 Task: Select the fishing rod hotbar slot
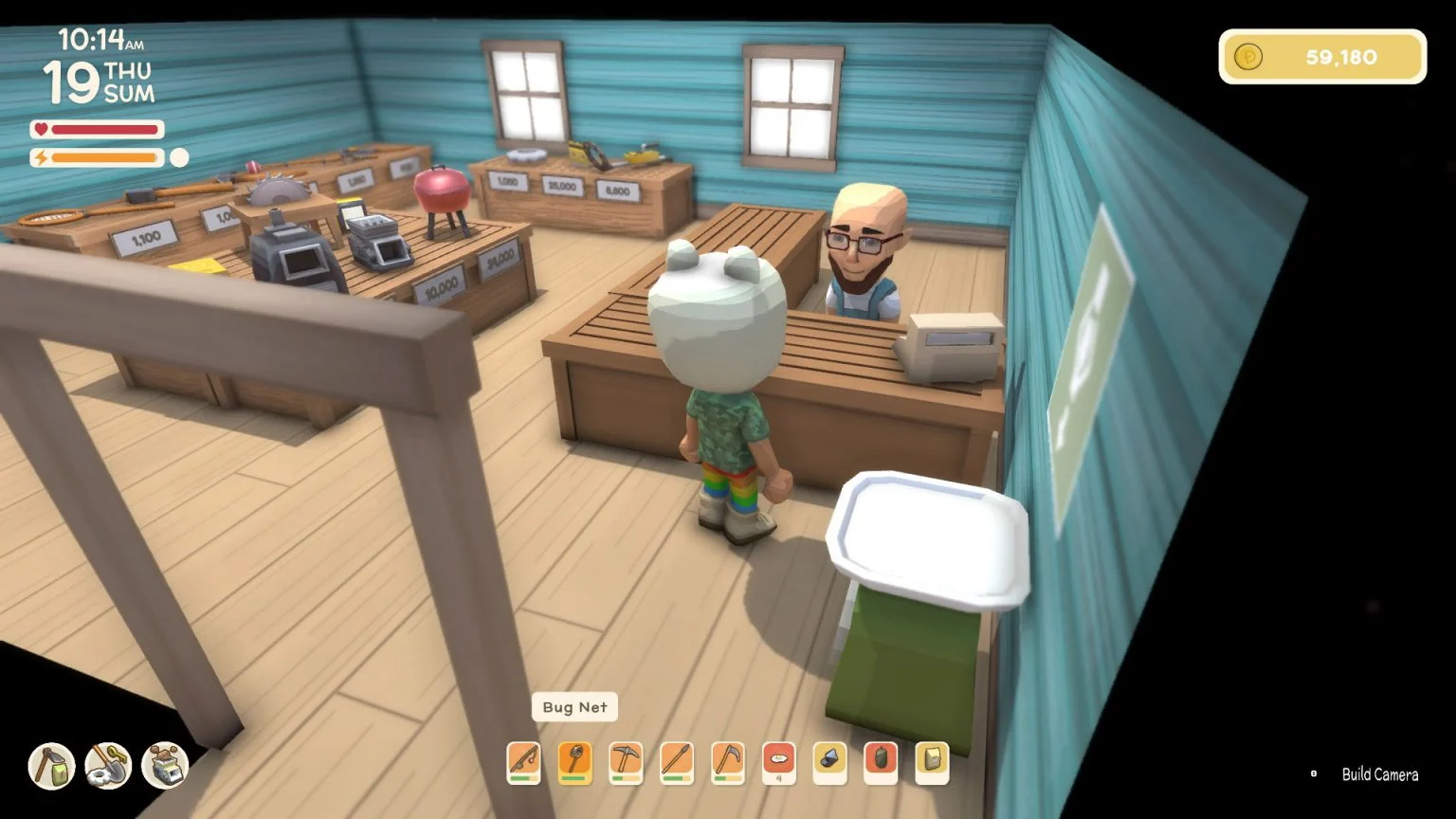(x=523, y=761)
